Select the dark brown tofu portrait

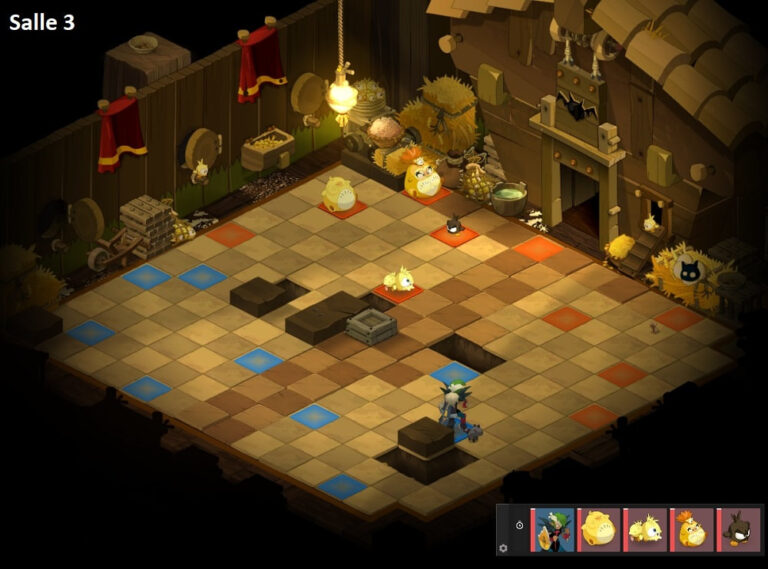(739, 530)
